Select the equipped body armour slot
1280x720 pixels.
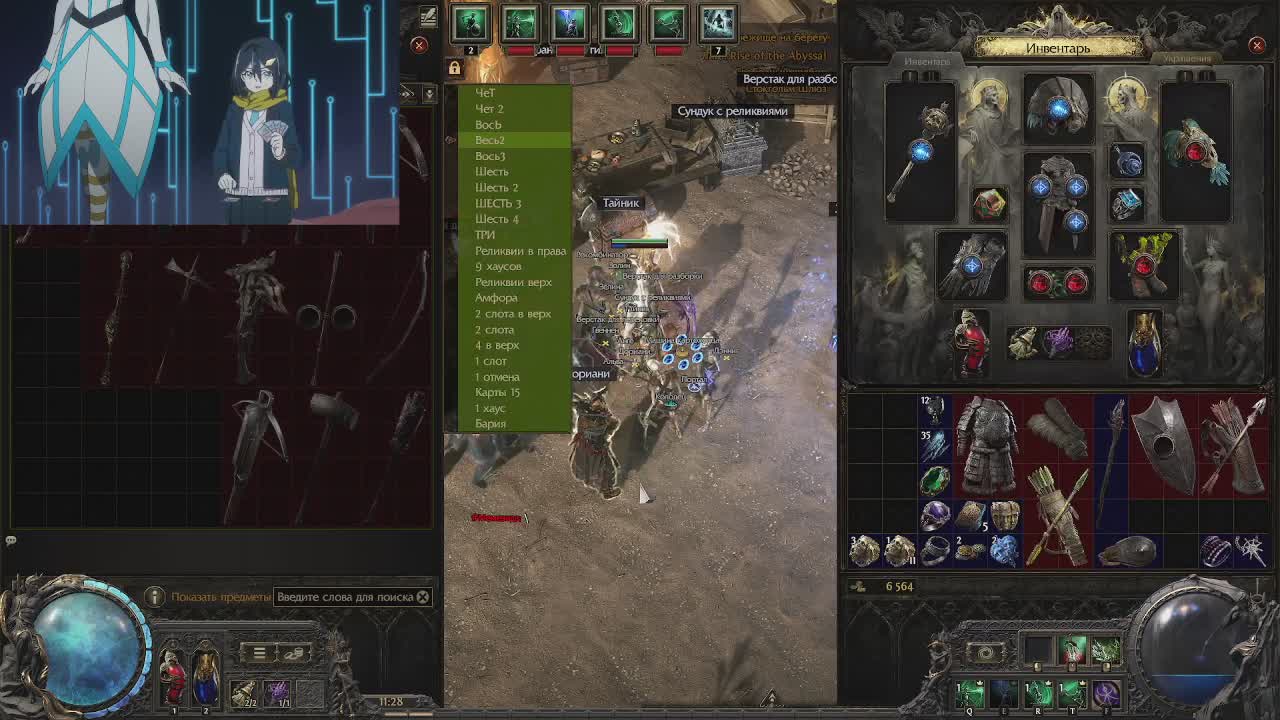coord(1058,203)
